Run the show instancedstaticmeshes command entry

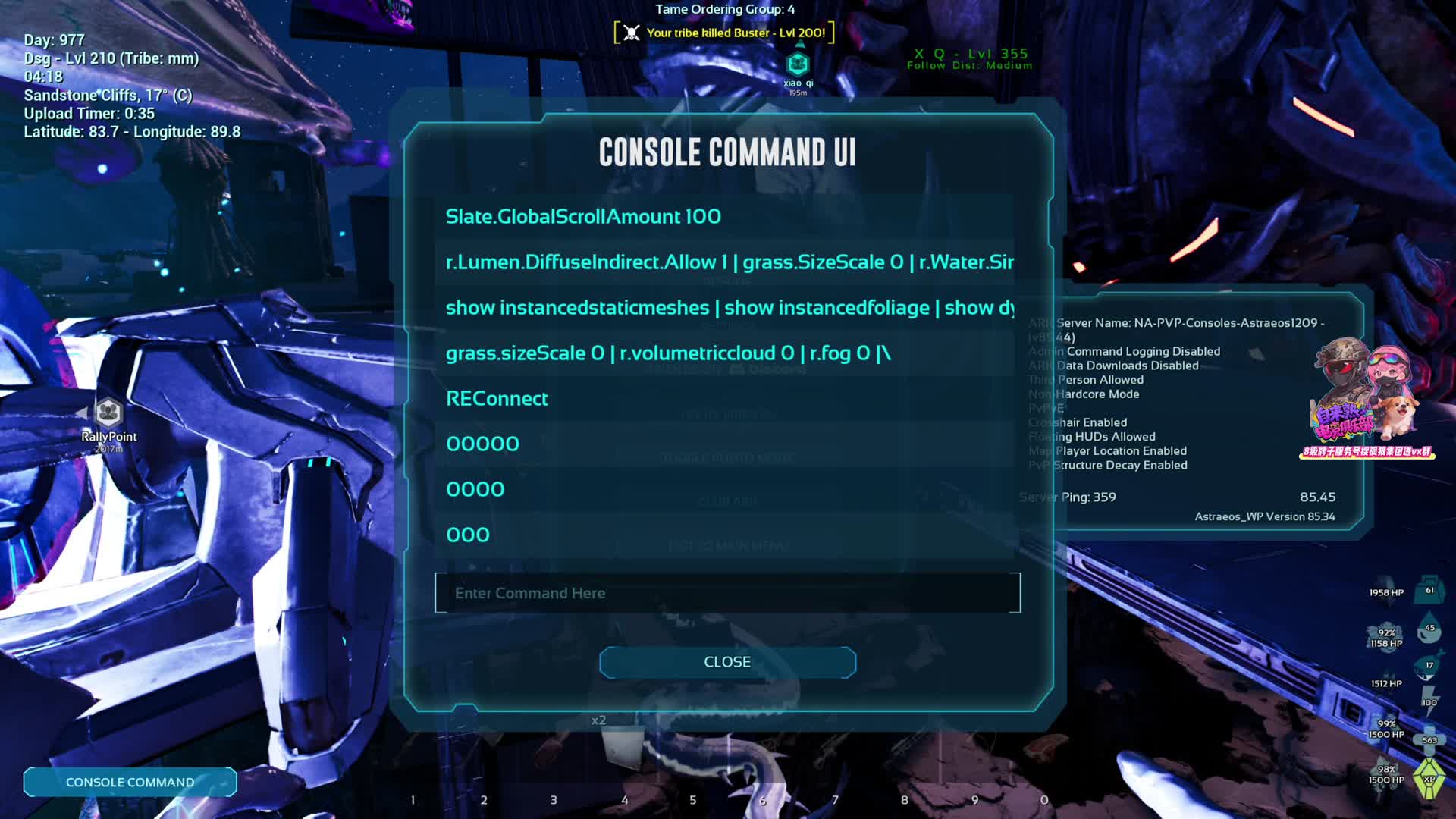tap(728, 308)
